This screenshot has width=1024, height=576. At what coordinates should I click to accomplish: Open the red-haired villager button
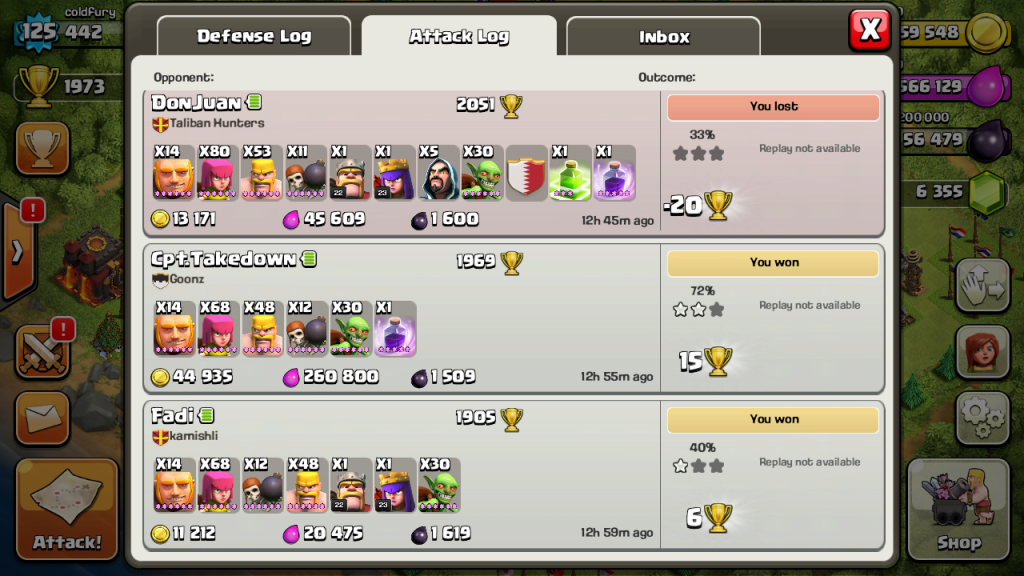982,352
